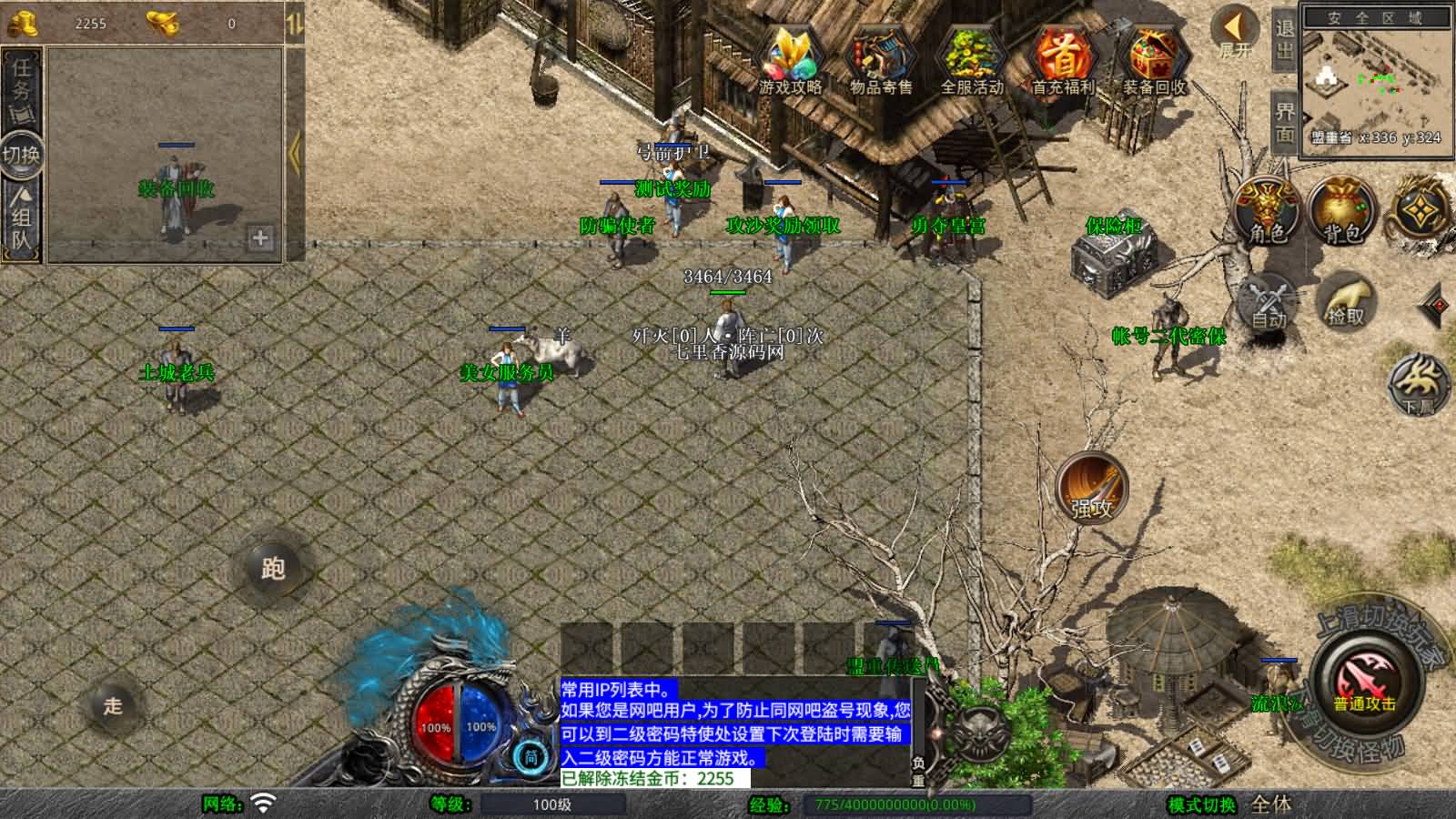This screenshot has height=819, width=1456.
Task: Open the 全服活动 server events icon
Action: point(971,59)
